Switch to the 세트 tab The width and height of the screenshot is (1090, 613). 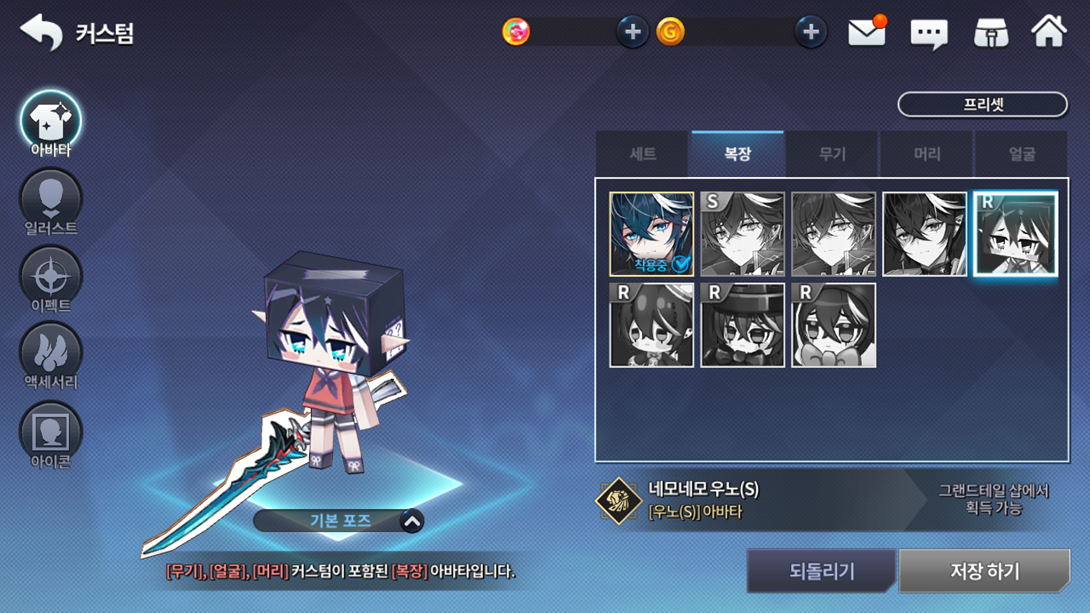click(643, 154)
